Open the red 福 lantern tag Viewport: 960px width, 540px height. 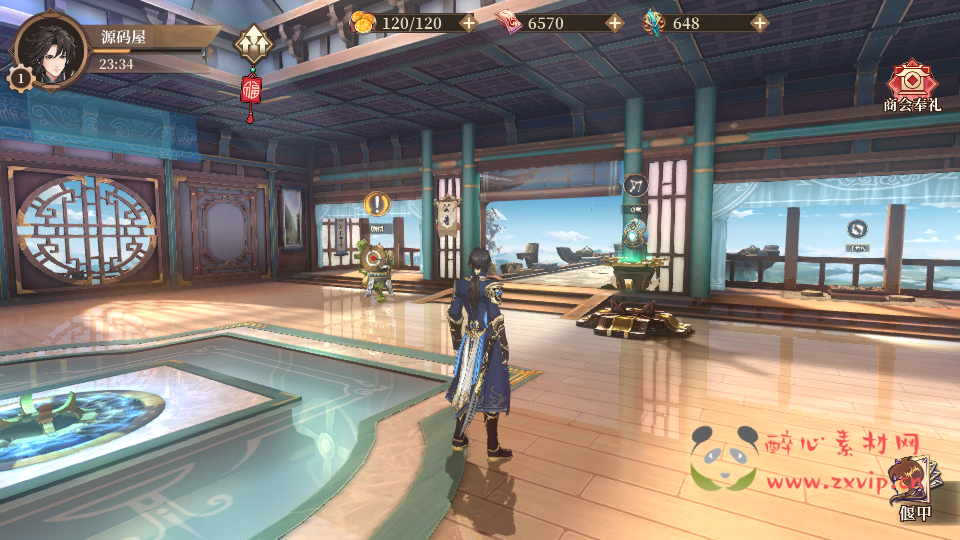[251, 91]
